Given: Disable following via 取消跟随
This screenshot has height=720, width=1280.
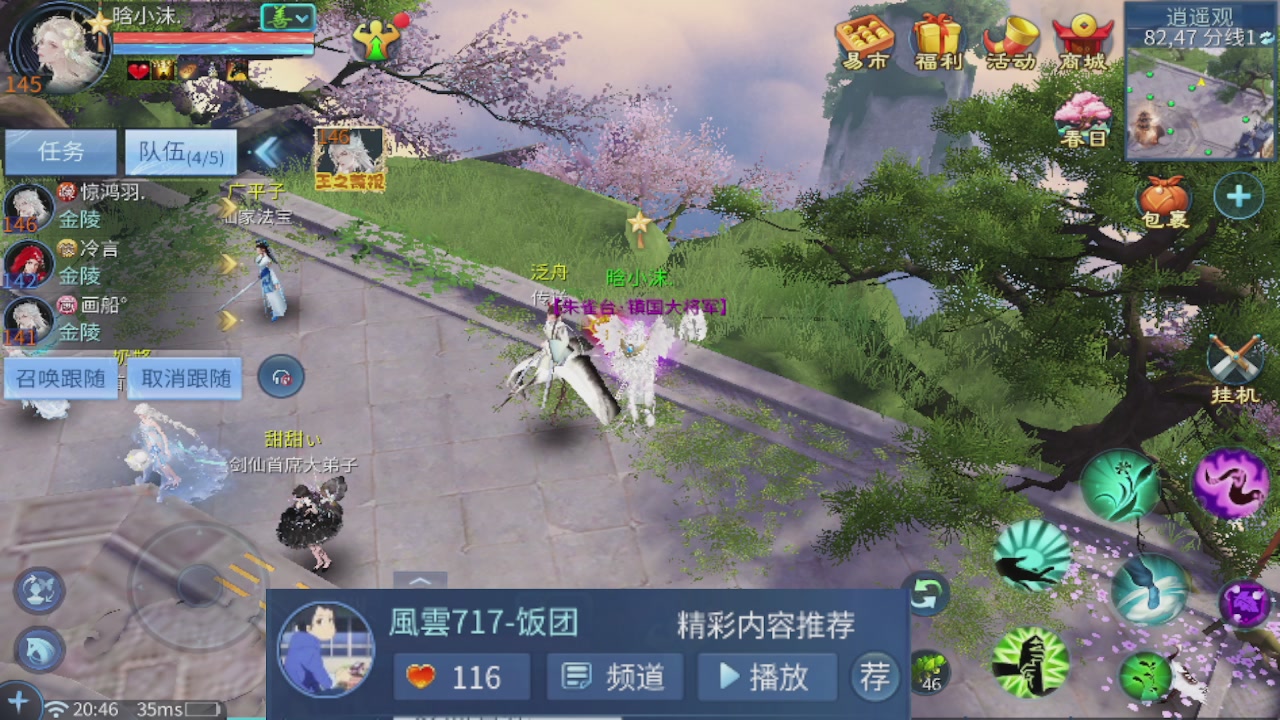Looking at the screenshot, I should point(184,379).
